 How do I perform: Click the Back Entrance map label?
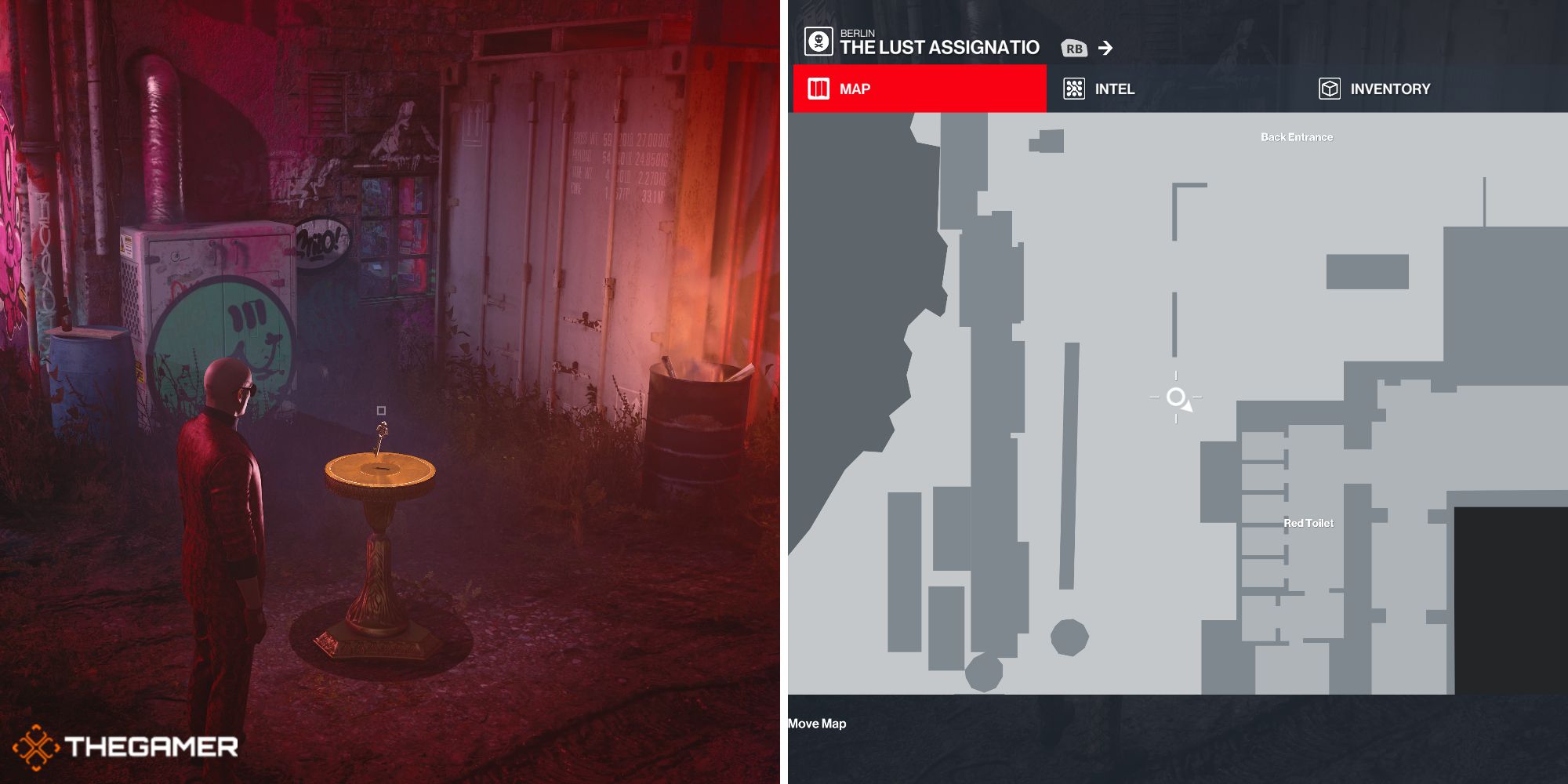pyautogui.click(x=1296, y=136)
